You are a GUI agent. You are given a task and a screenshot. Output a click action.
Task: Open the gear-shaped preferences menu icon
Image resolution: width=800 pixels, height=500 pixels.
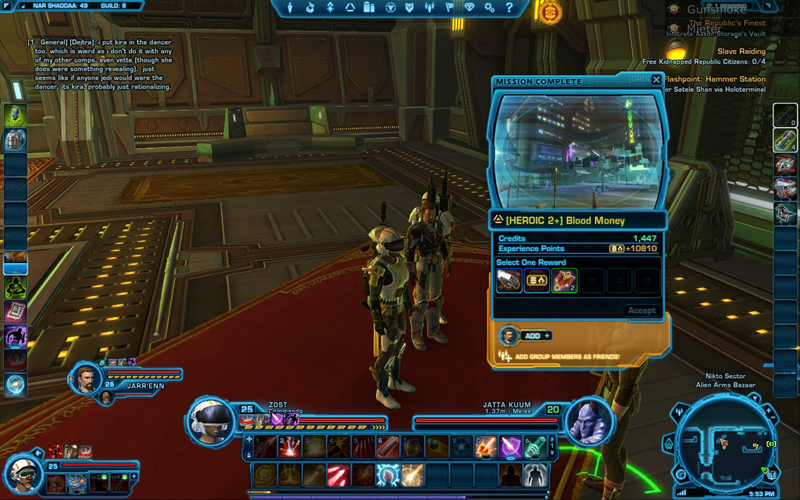(490, 8)
